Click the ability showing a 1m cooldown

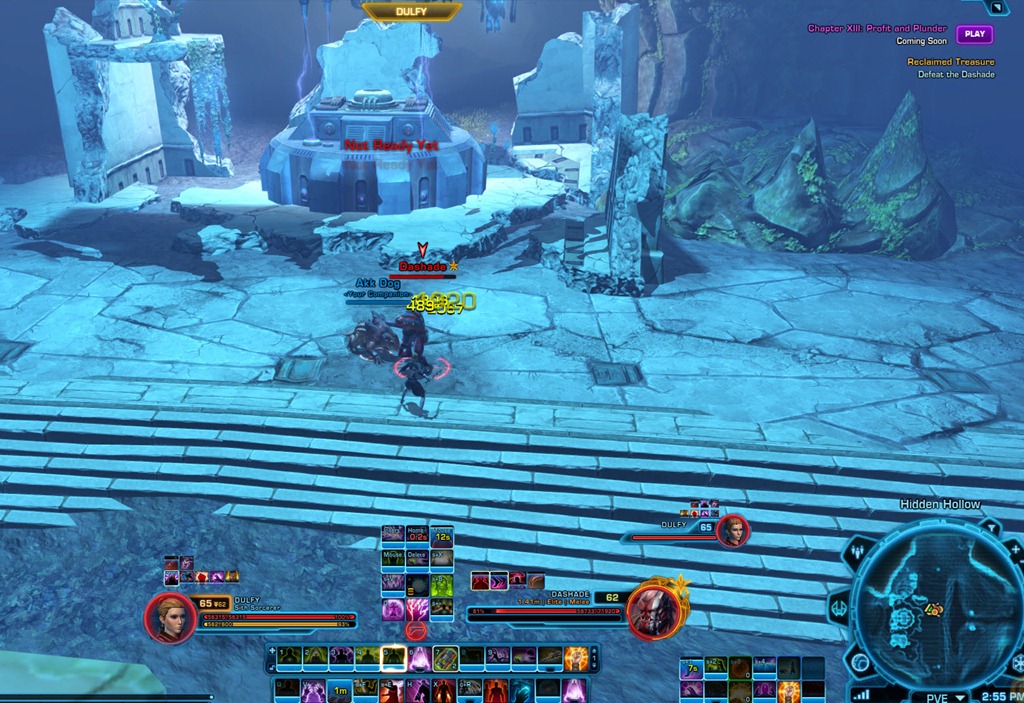(340, 689)
